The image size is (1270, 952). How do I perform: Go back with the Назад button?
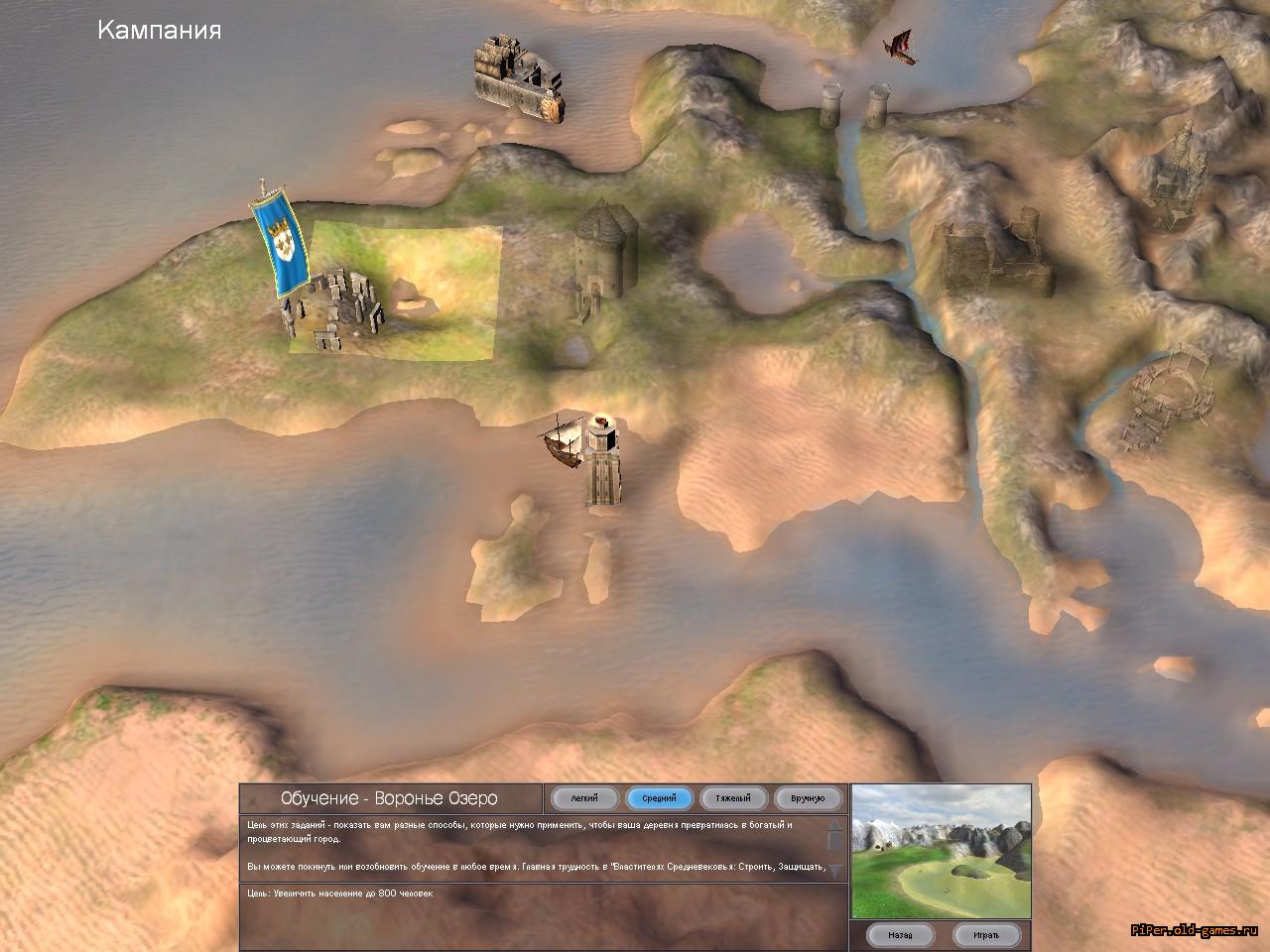900,934
